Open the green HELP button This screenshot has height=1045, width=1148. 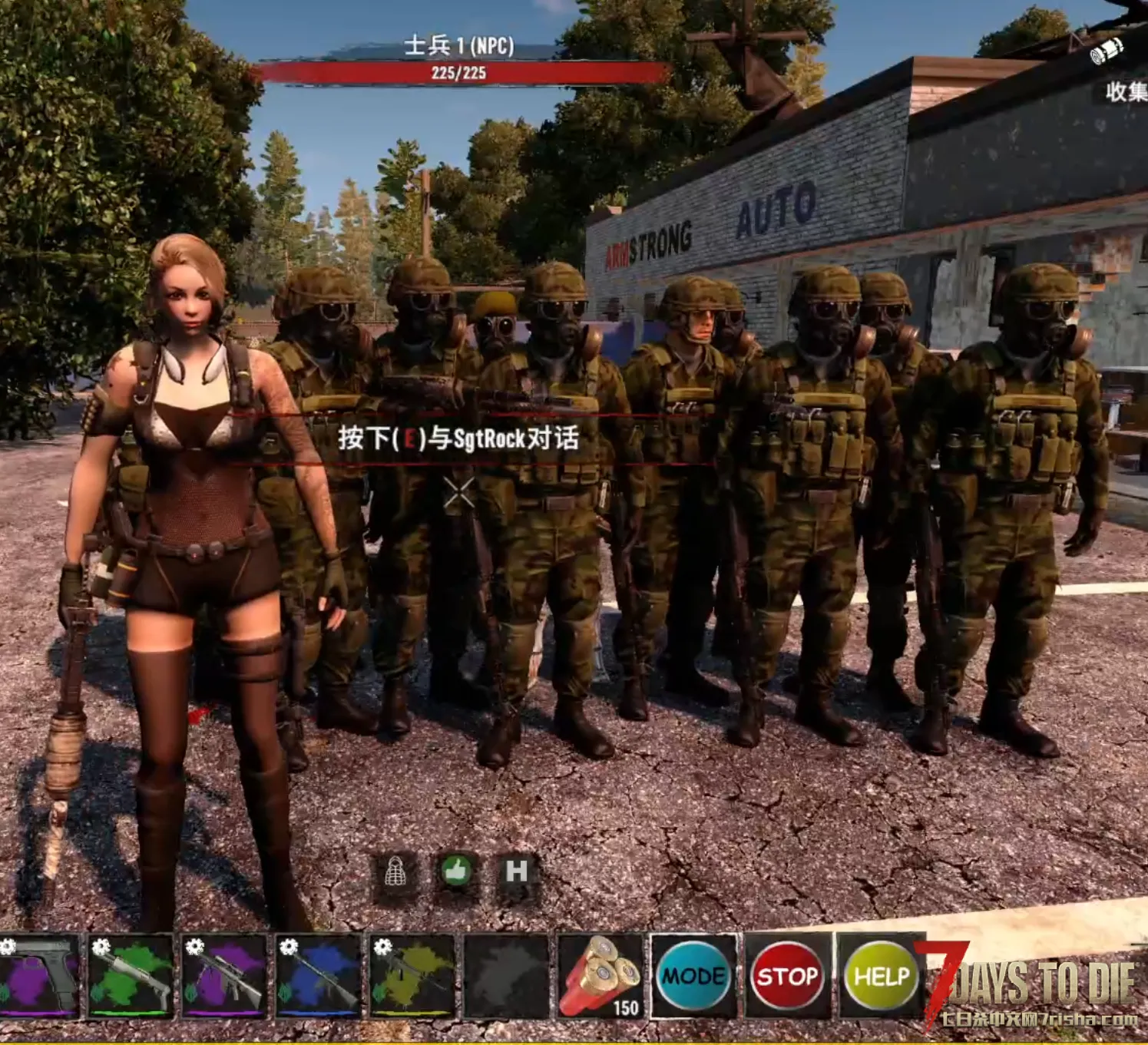881,977
